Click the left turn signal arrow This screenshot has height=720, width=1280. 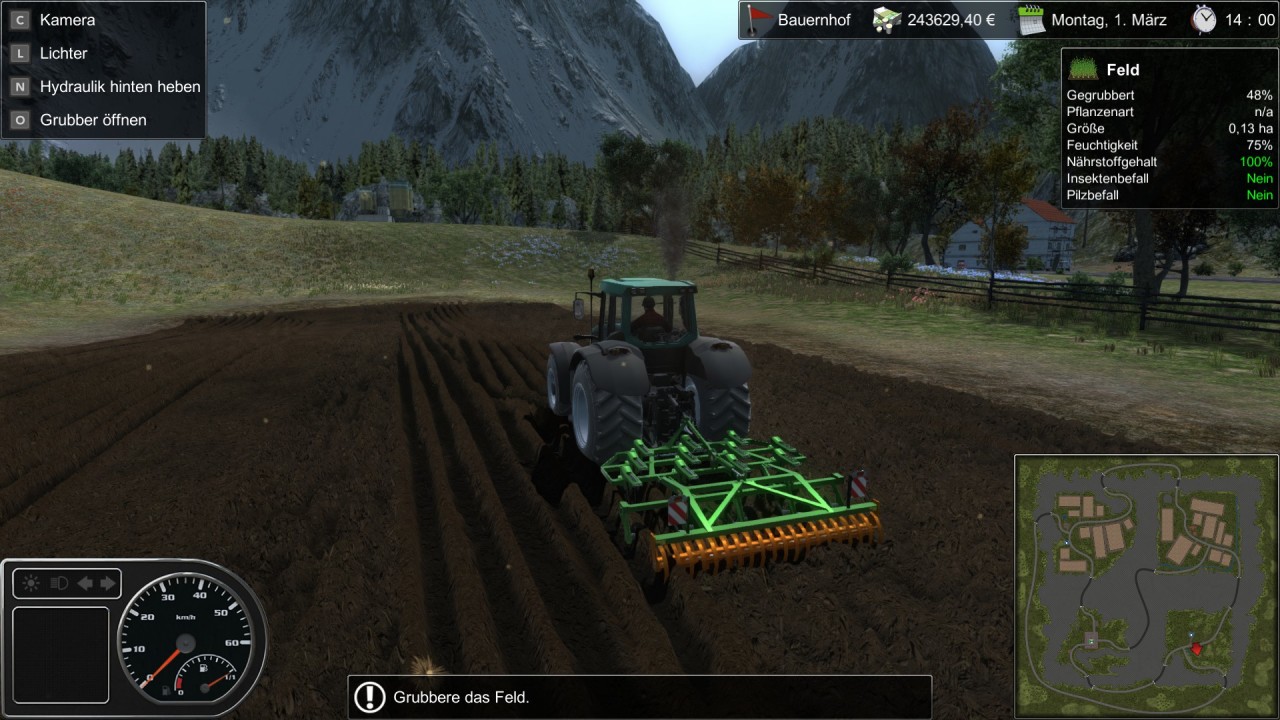coord(86,583)
